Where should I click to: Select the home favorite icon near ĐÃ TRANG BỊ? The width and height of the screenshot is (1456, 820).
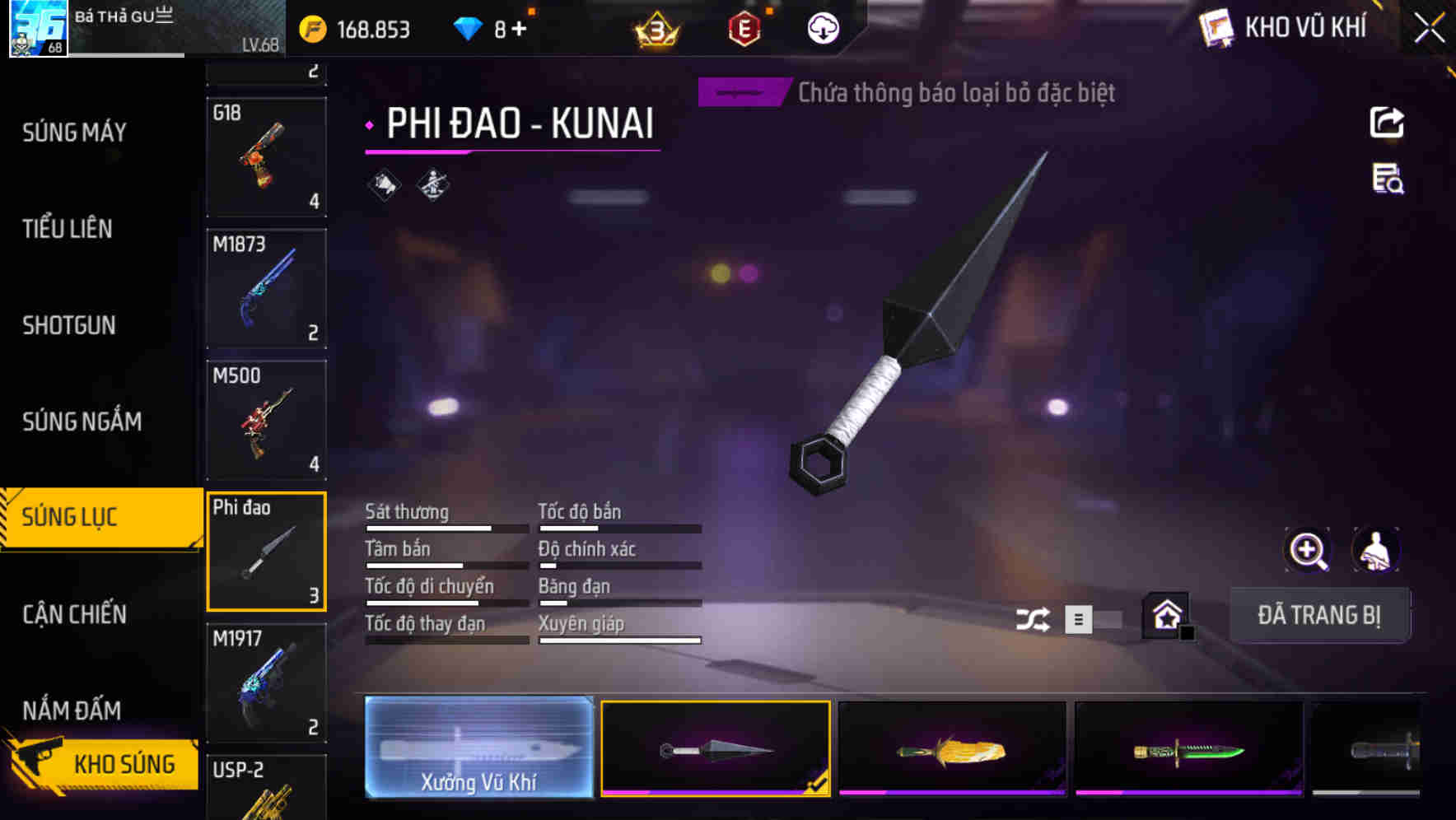click(1164, 616)
